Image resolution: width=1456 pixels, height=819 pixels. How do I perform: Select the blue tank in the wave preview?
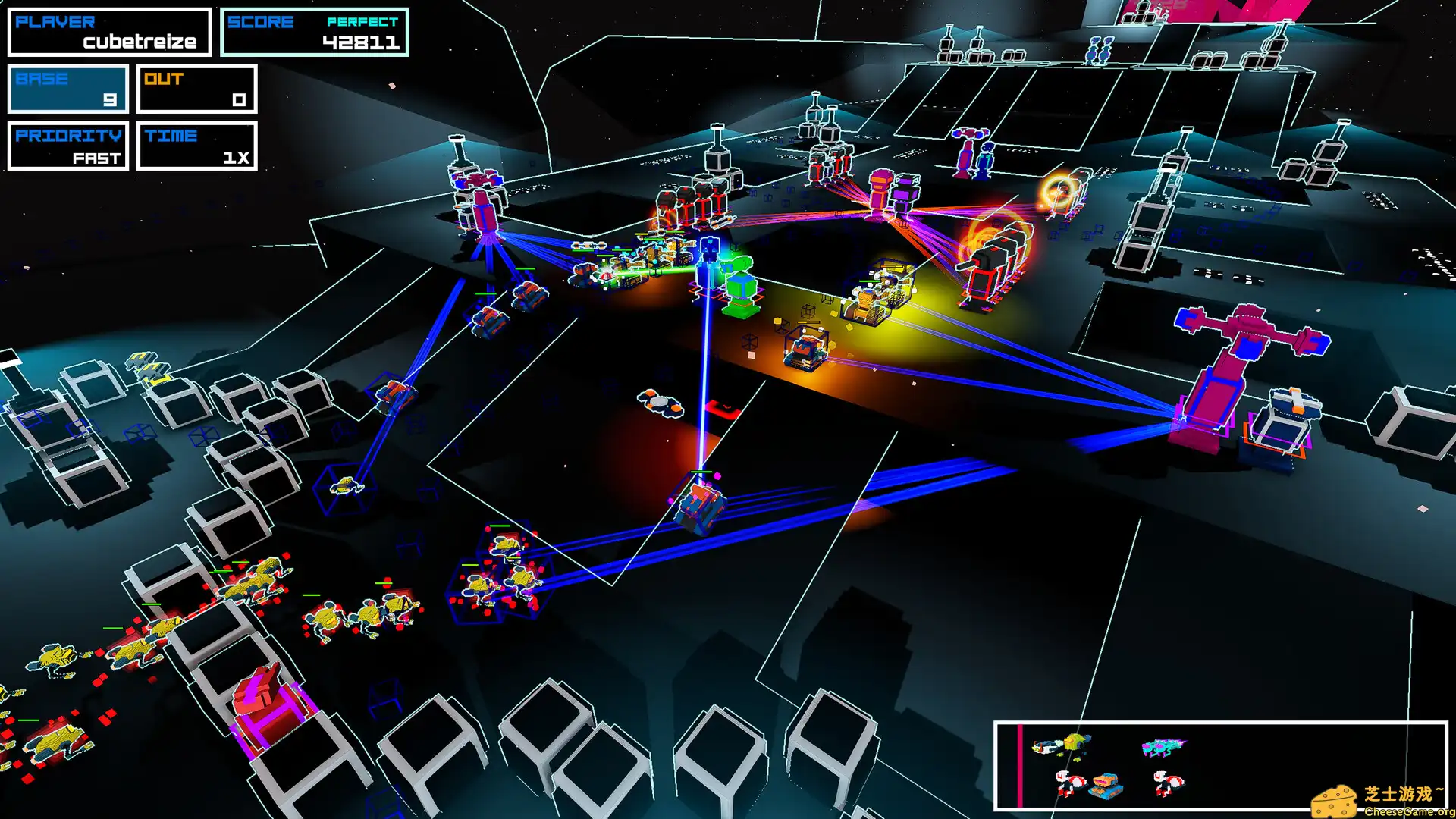pos(1106,786)
